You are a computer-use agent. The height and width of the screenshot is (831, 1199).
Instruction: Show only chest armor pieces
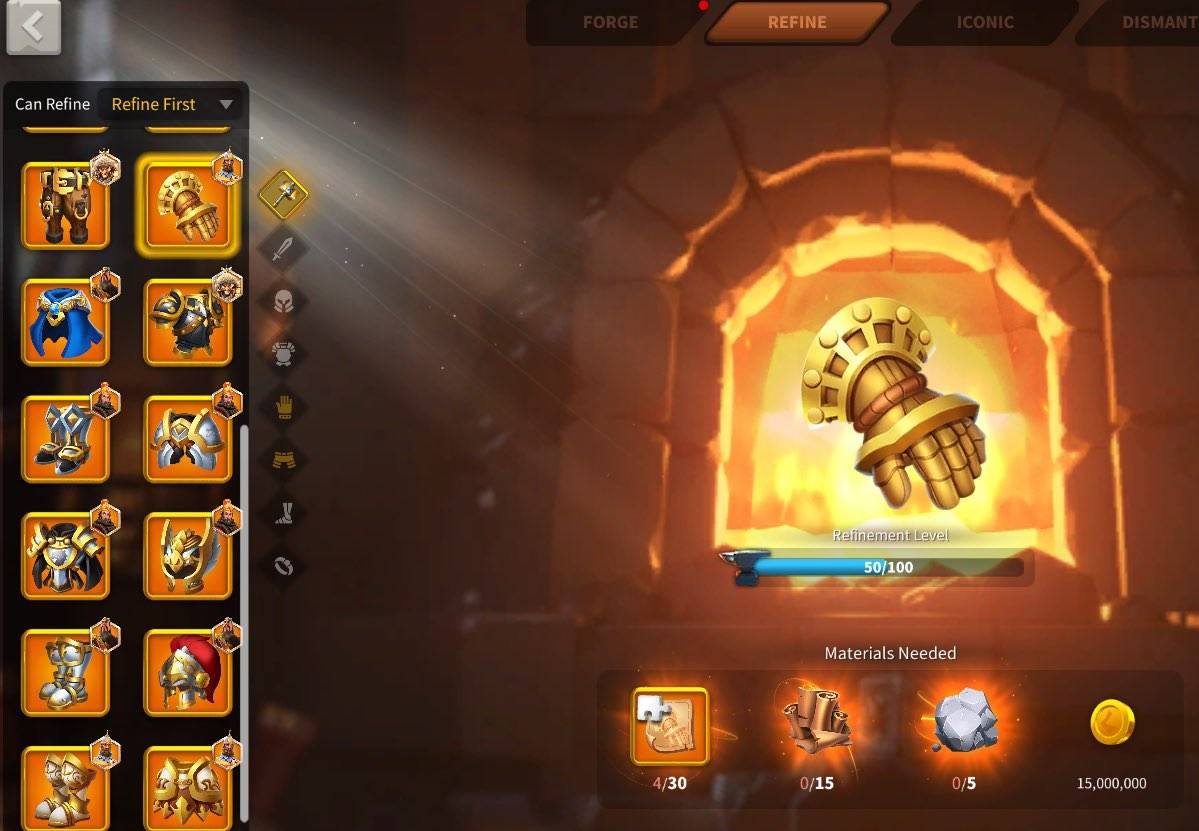284,353
